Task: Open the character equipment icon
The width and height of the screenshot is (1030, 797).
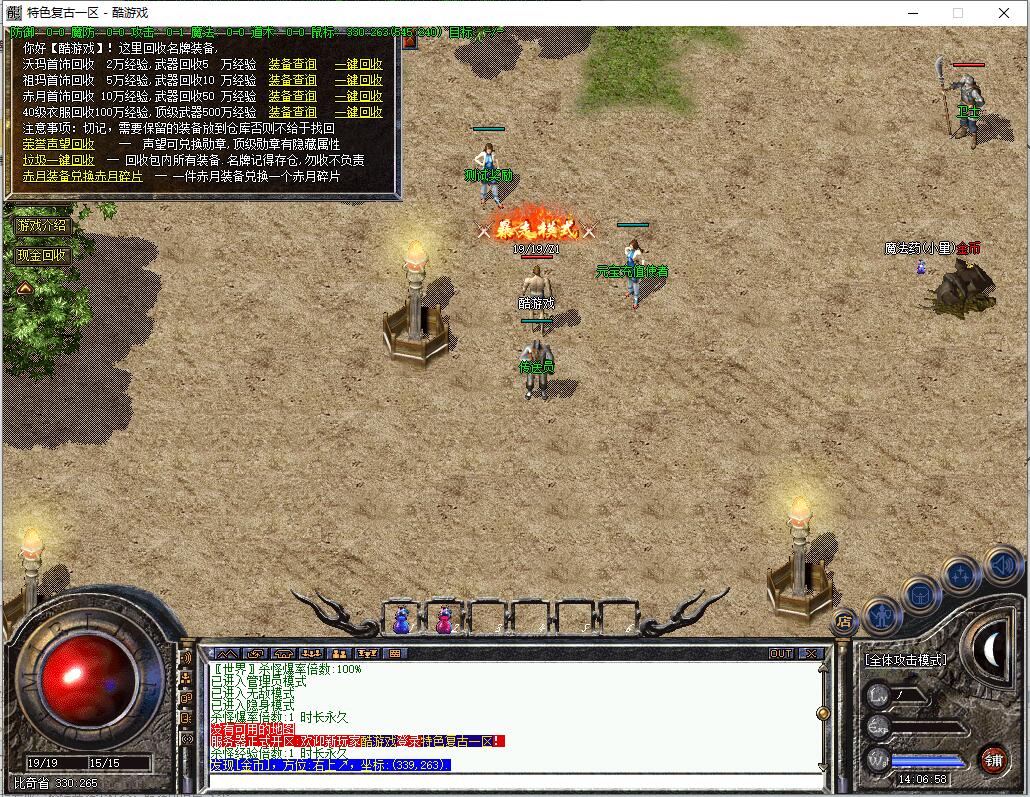Action: [882, 614]
